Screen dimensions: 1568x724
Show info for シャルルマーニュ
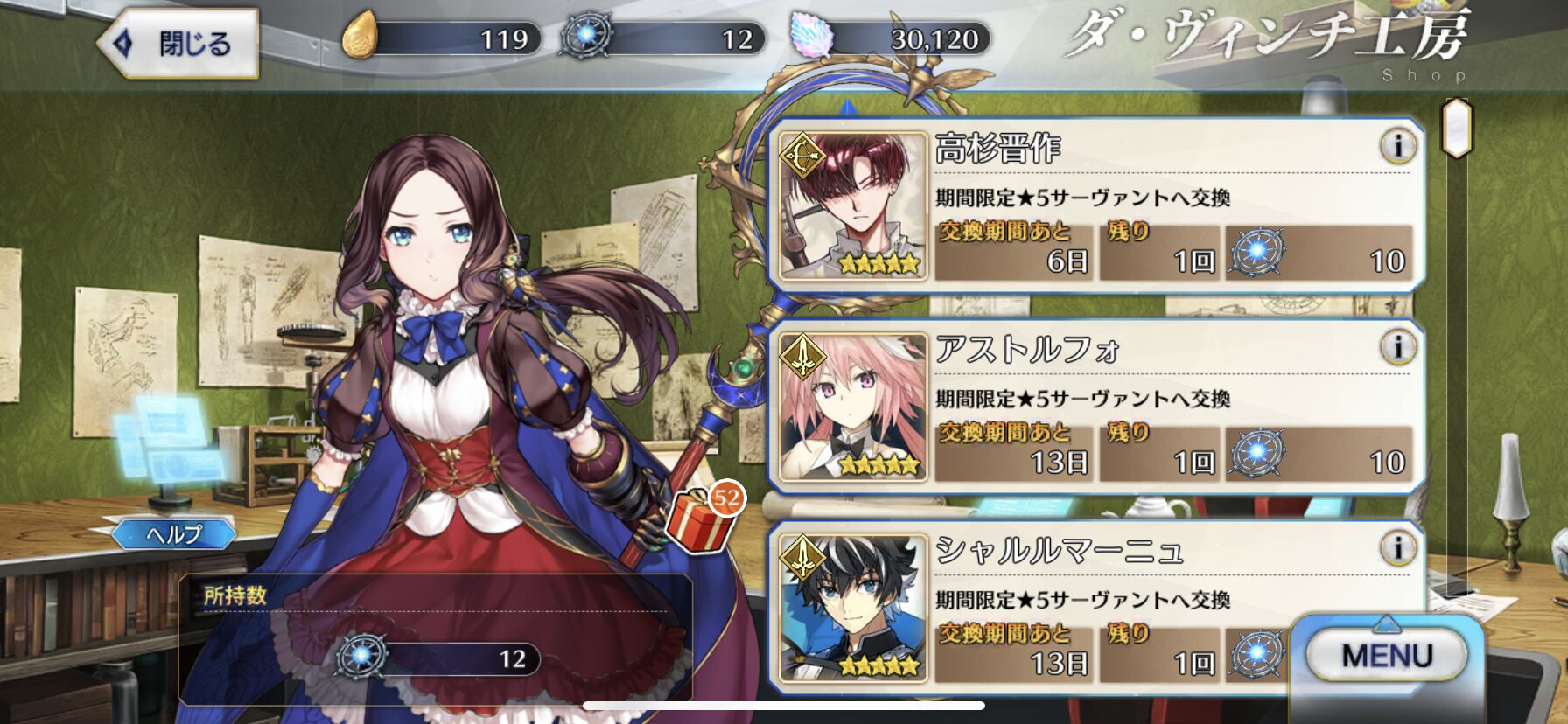1397,548
